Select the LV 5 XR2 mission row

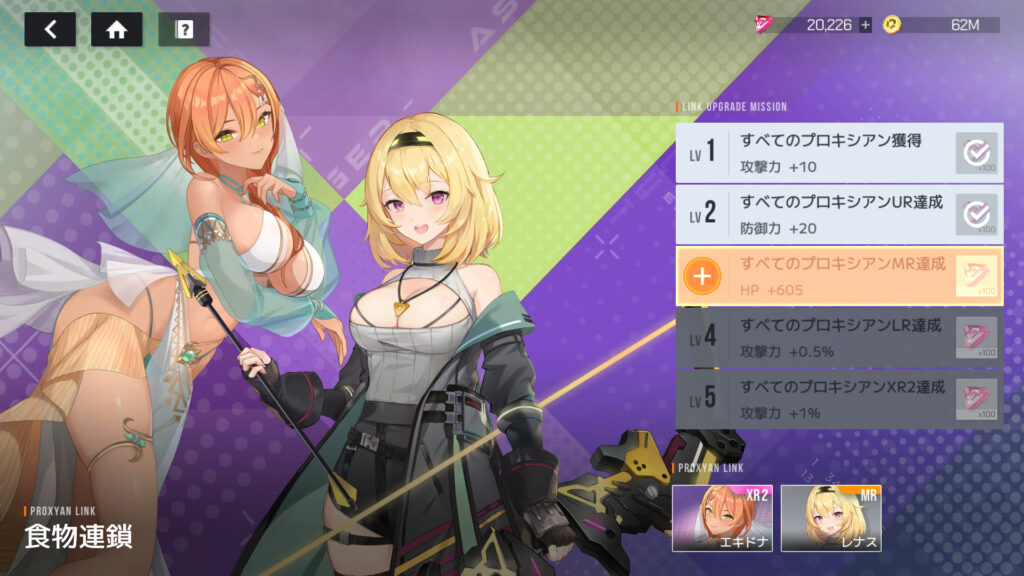click(838, 399)
